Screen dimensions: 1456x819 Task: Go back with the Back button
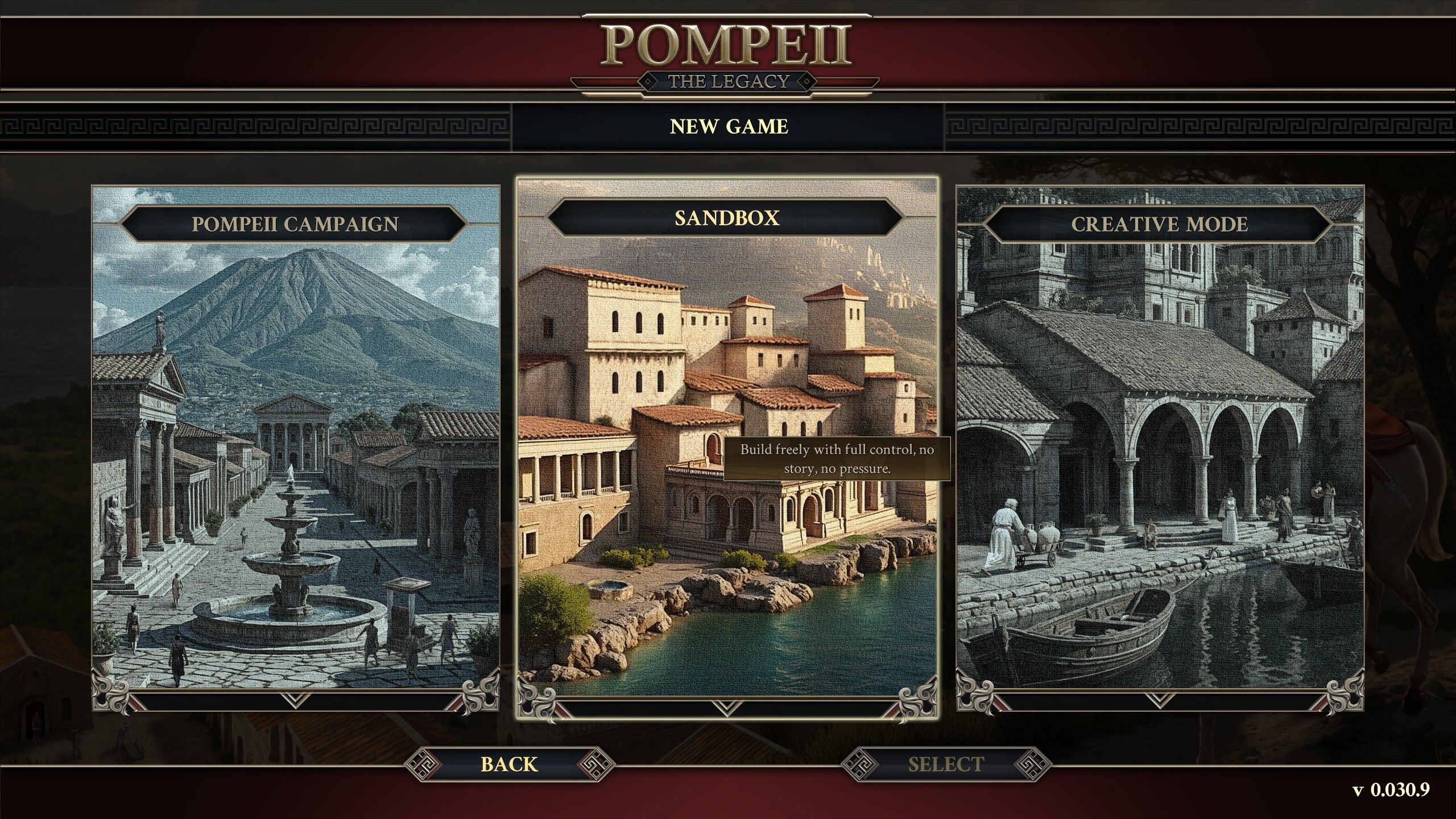[x=509, y=764]
